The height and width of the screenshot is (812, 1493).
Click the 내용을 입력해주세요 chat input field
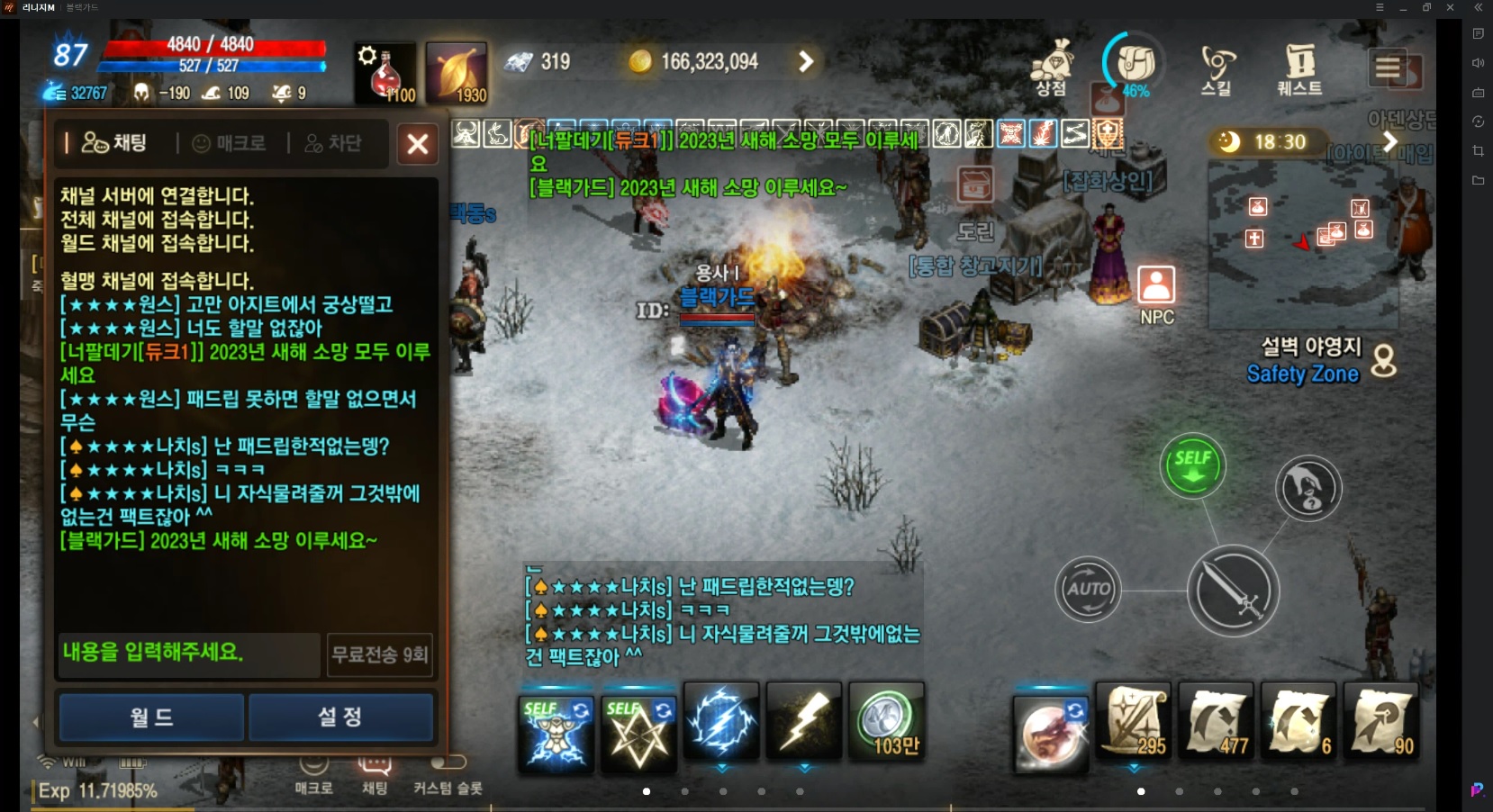(188, 655)
